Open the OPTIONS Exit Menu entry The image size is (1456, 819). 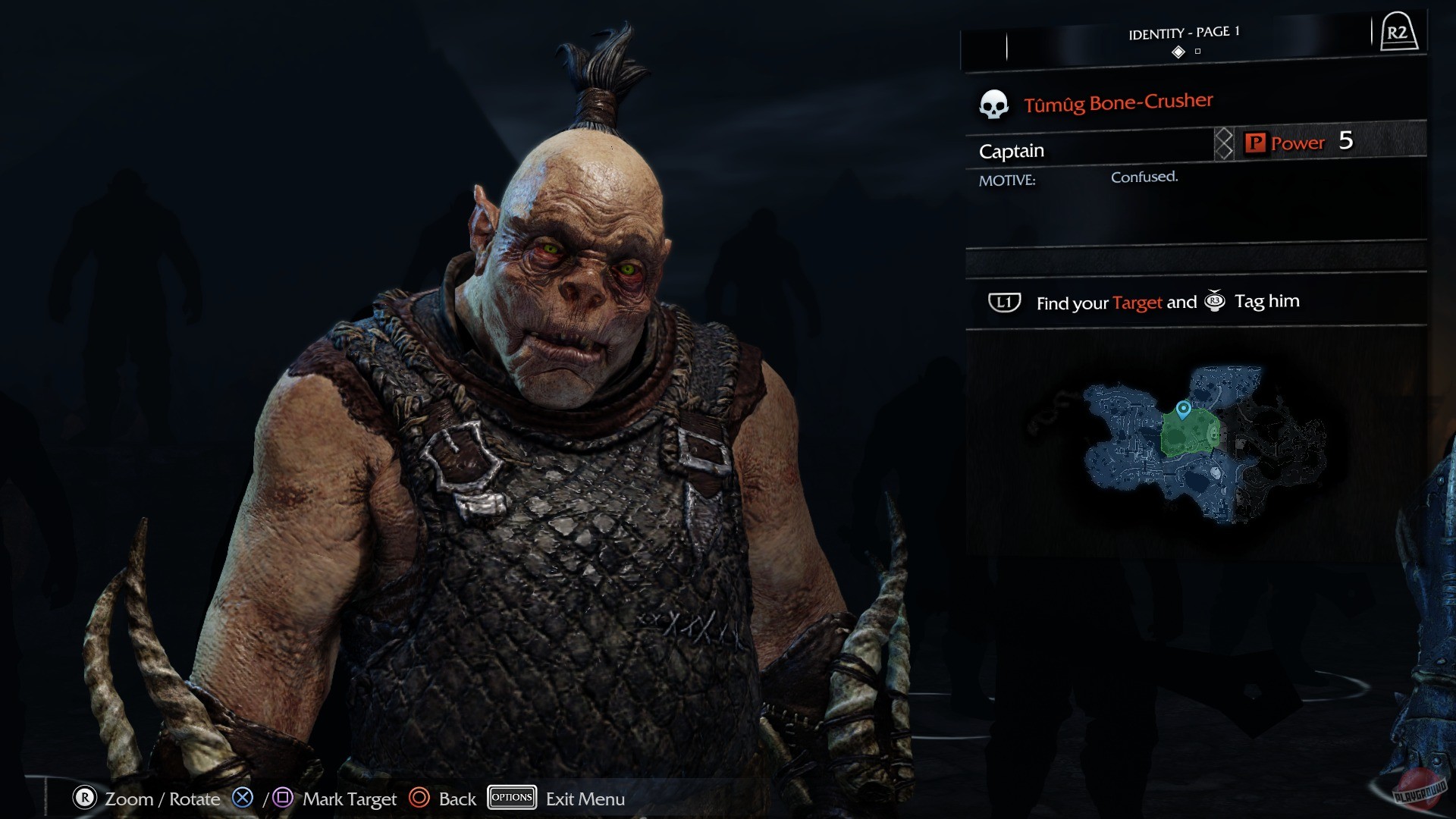tap(512, 798)
